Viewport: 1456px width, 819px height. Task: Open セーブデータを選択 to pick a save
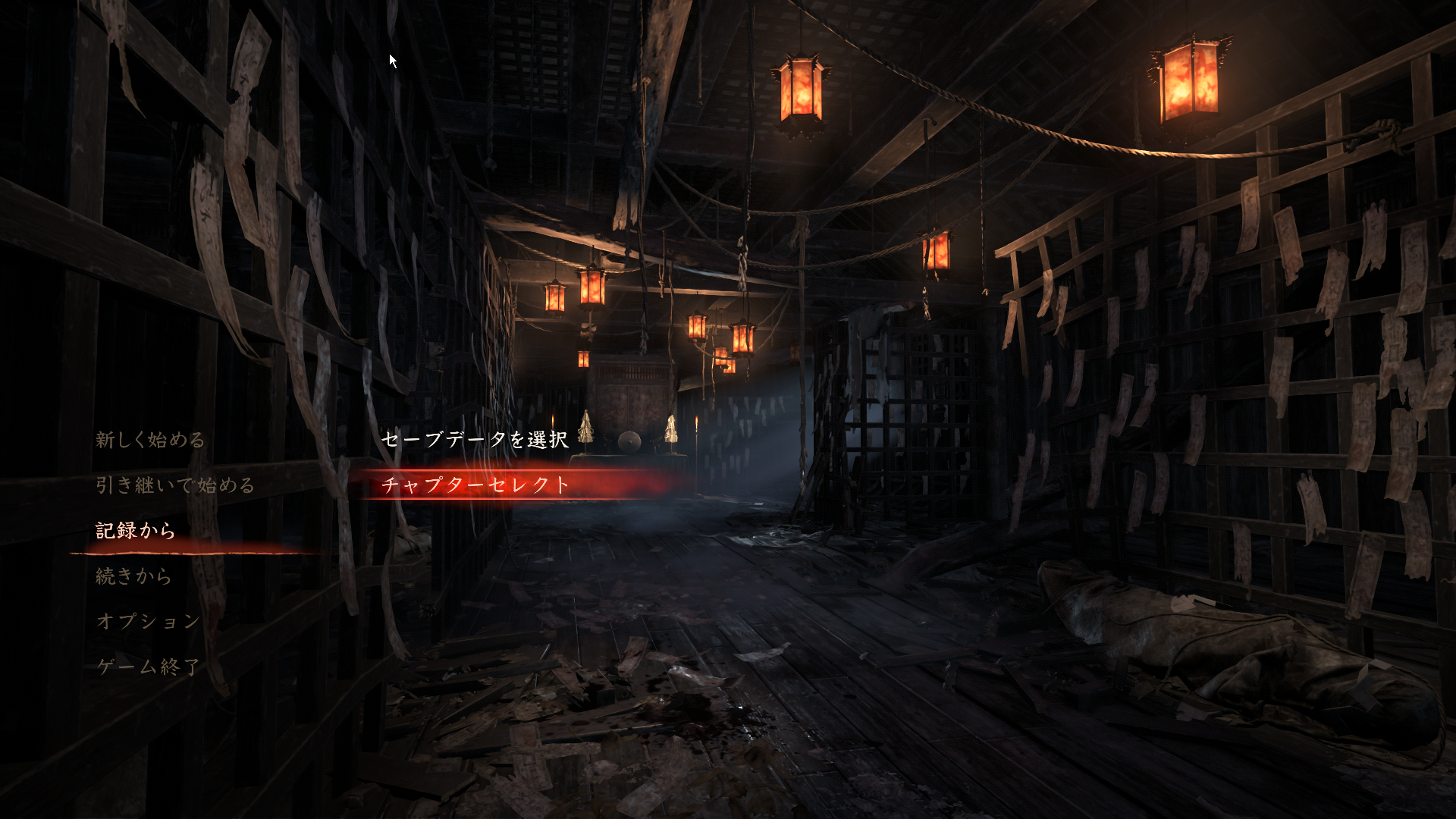click(475, 439)
